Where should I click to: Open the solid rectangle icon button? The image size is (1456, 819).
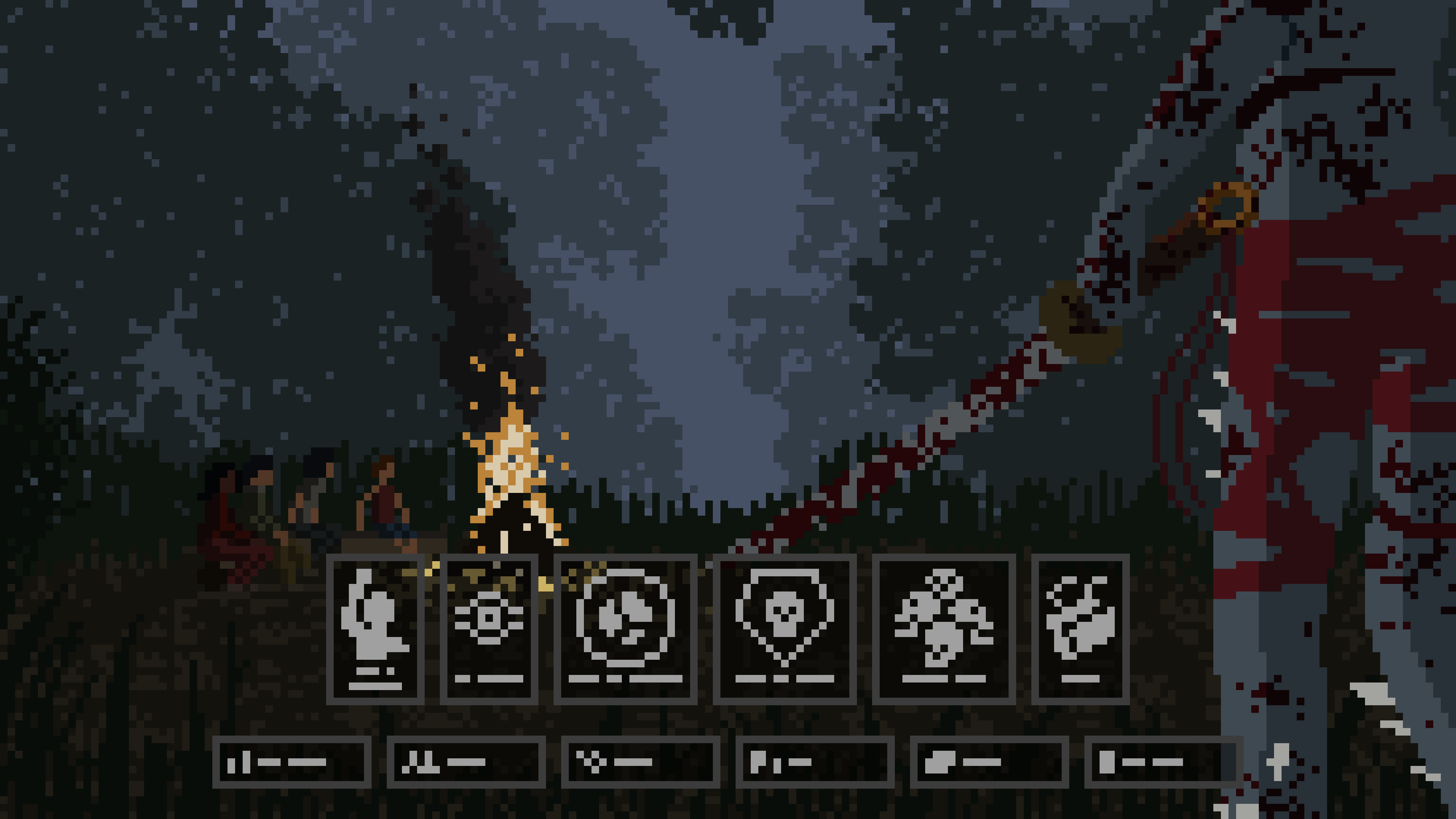click(1163, 762)
